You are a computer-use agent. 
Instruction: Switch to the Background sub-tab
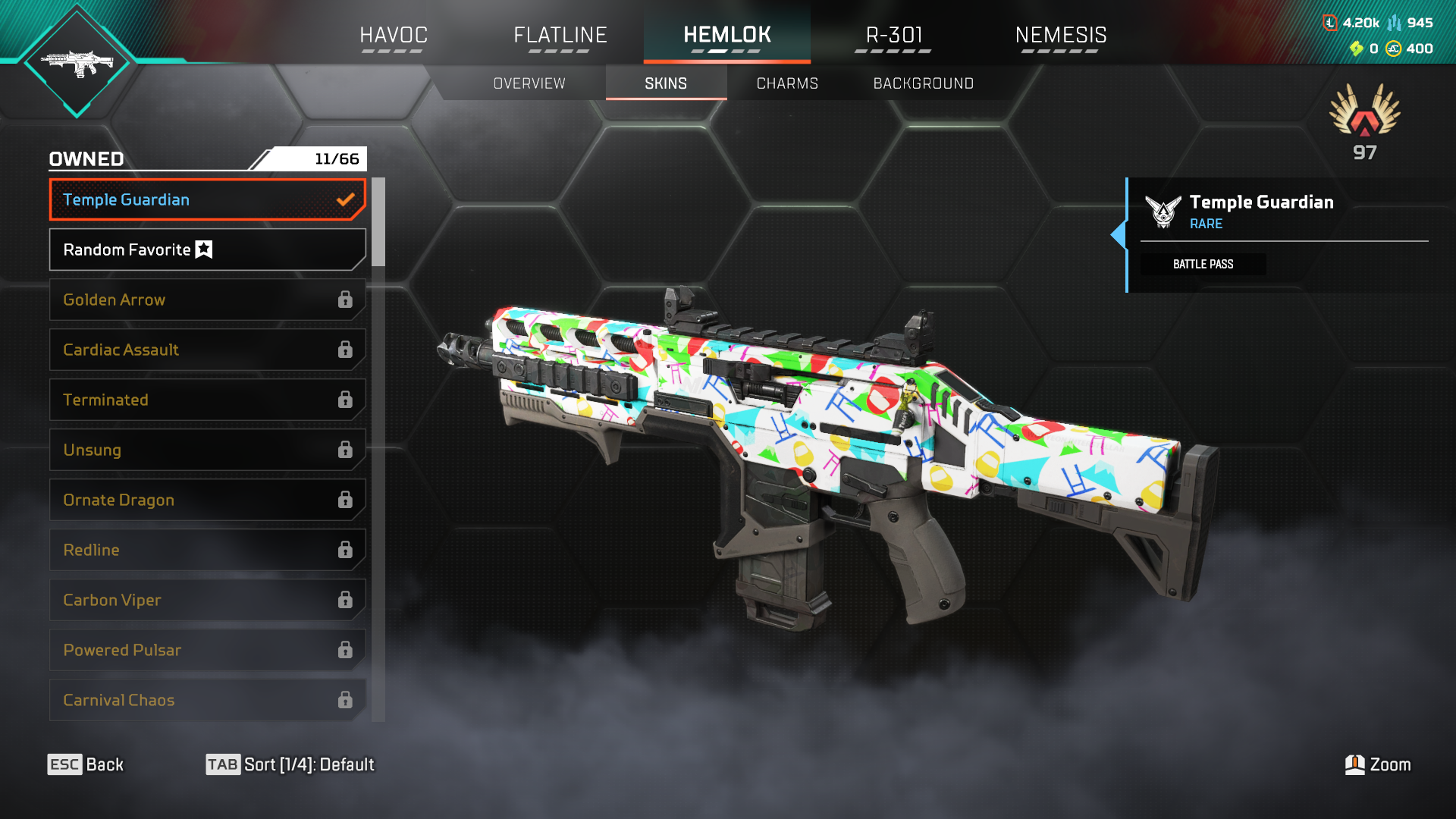[923, 83]
